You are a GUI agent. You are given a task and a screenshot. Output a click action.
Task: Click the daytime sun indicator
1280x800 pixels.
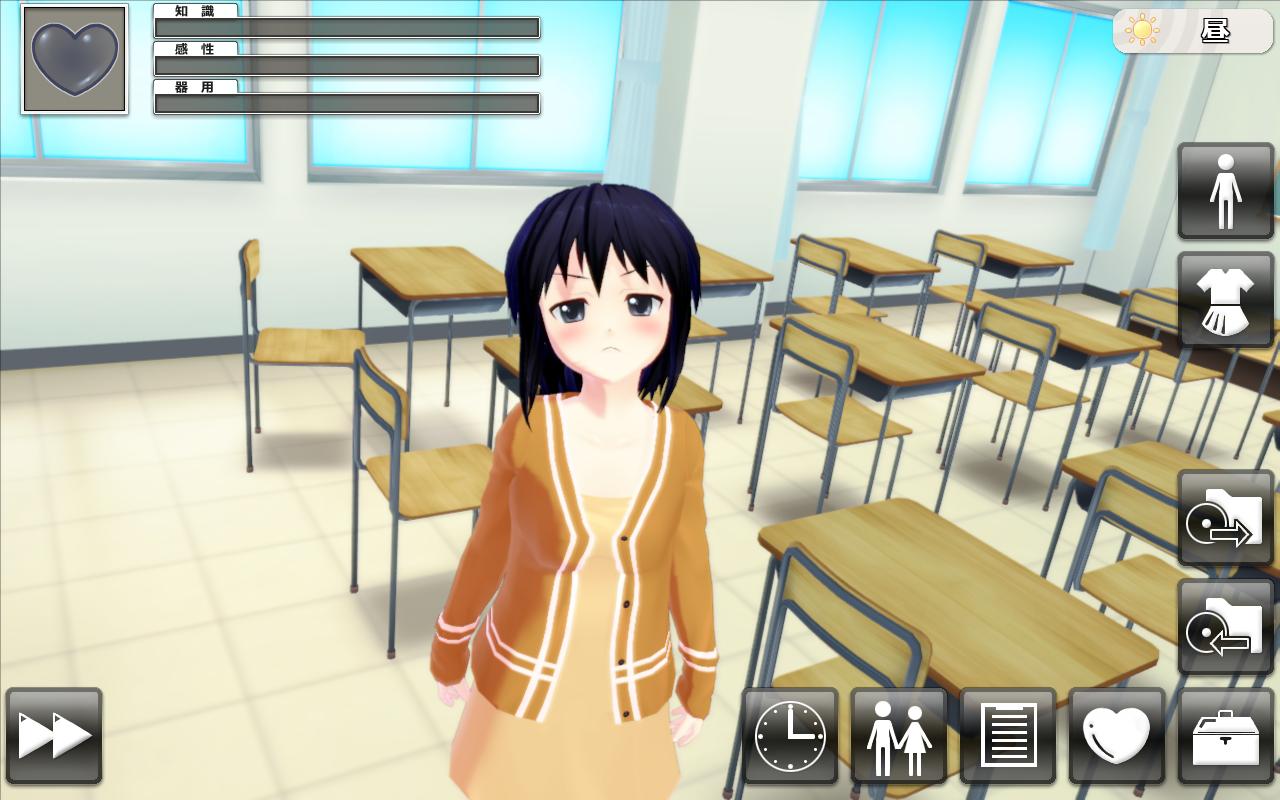[1192, 31]
